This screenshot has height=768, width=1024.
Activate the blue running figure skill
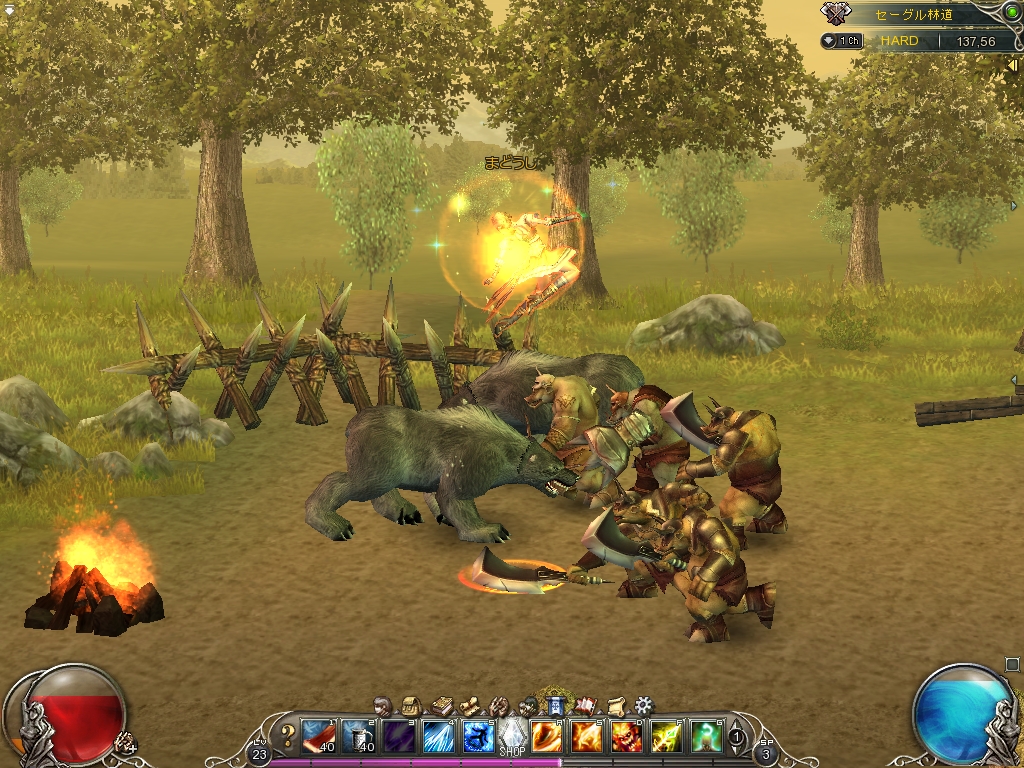pos(477,737)
